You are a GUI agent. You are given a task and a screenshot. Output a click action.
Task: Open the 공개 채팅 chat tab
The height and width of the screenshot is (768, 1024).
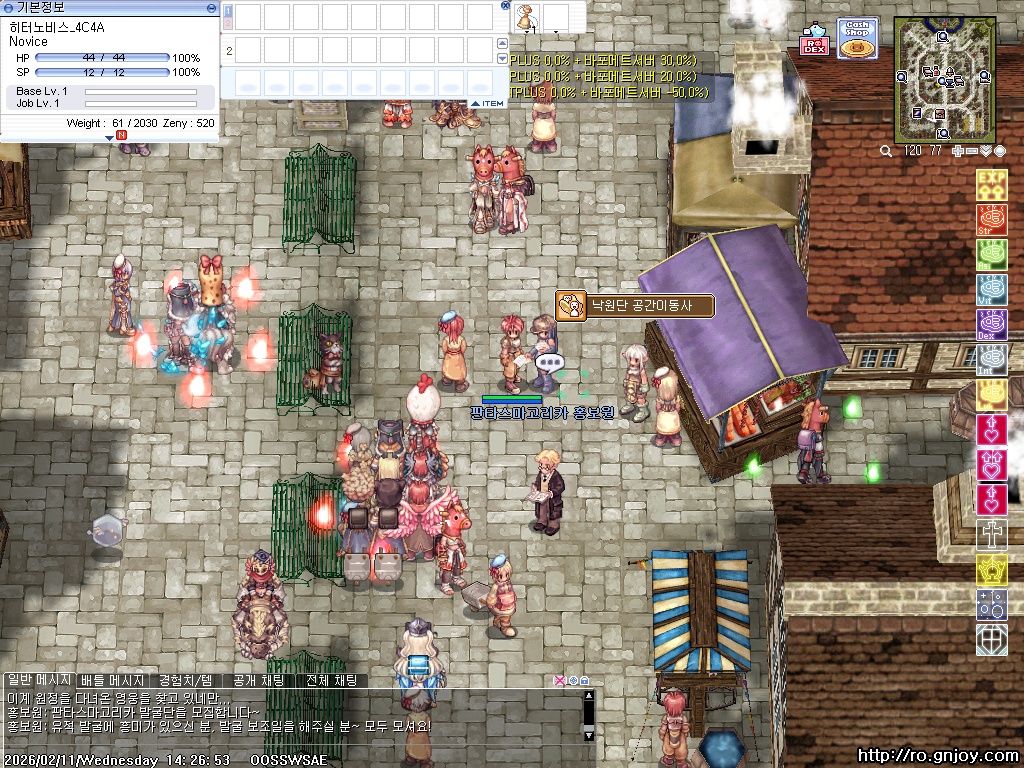point(258,680)
